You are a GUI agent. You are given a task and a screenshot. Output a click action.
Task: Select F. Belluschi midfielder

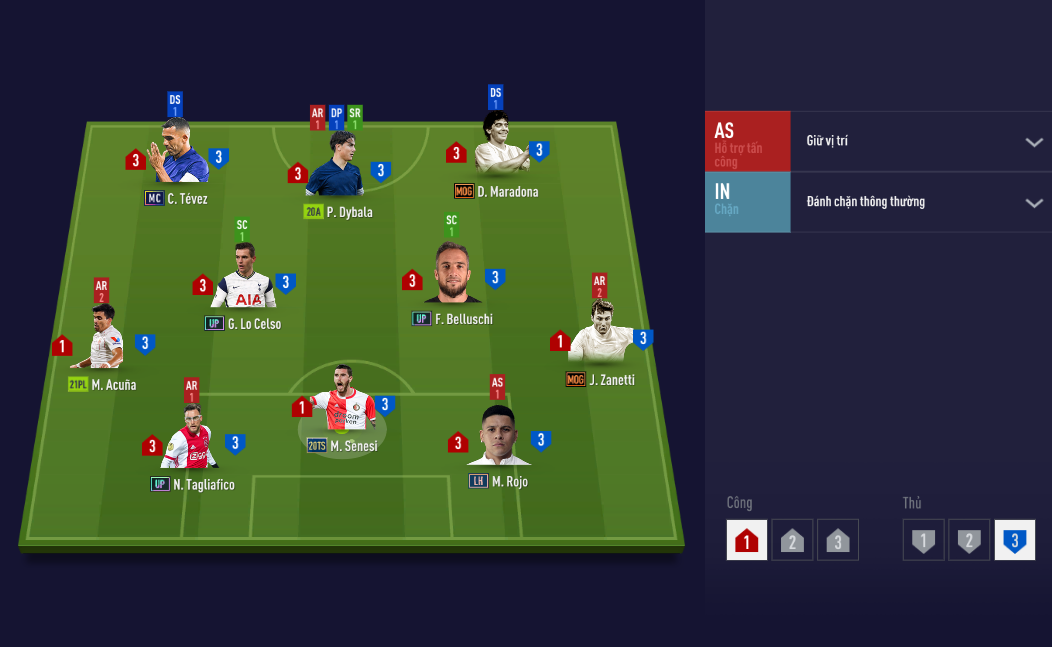[x=452, y=275]
